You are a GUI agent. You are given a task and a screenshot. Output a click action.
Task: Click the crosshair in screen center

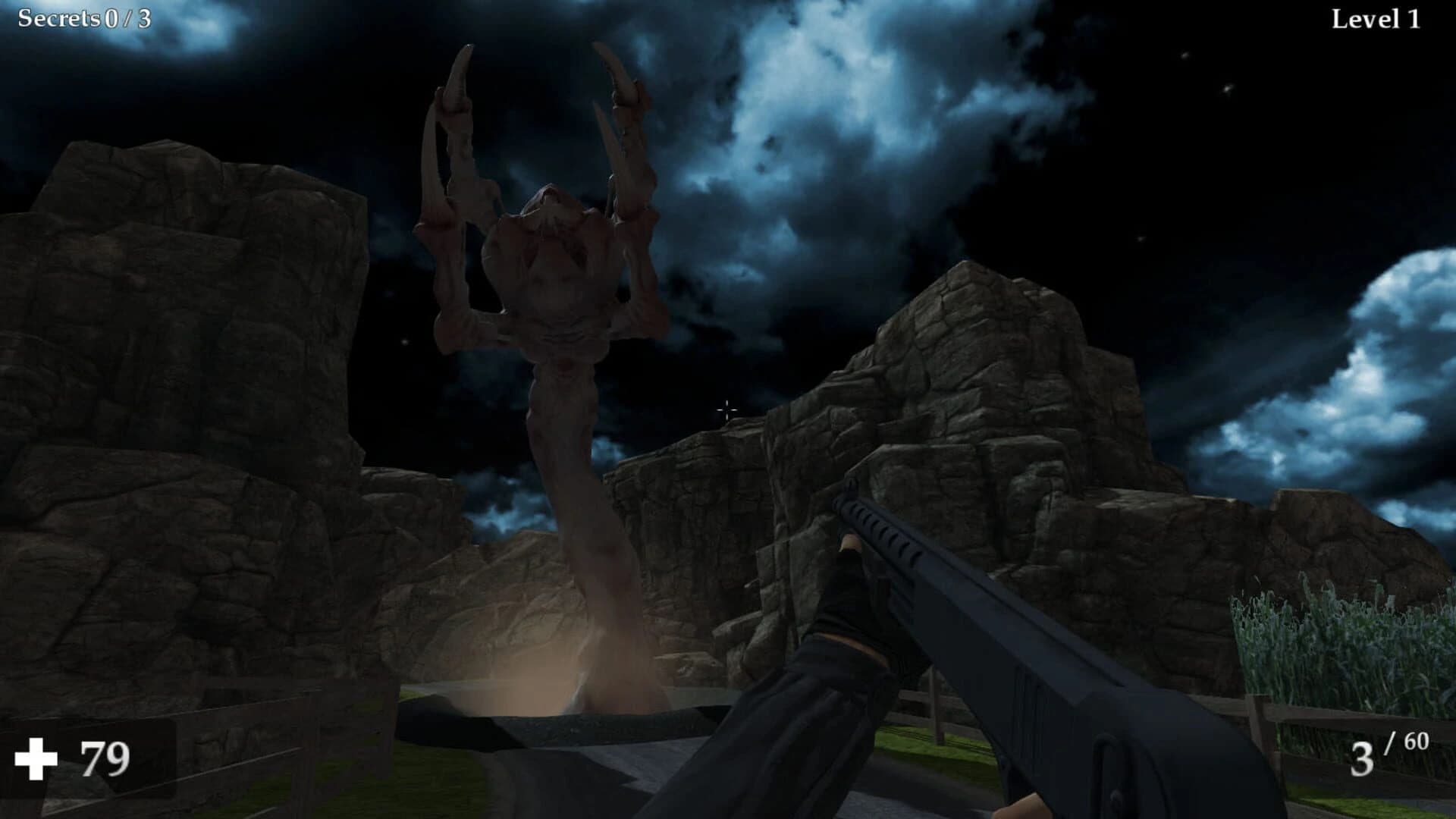coord(727,409)
